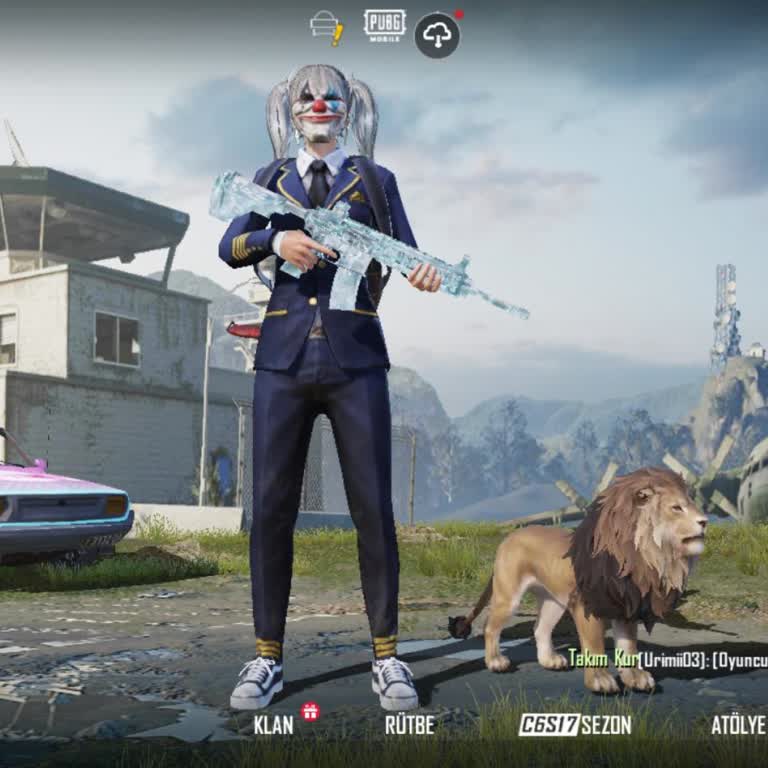Open the RÜTBE ranking menu

(410, 725)
